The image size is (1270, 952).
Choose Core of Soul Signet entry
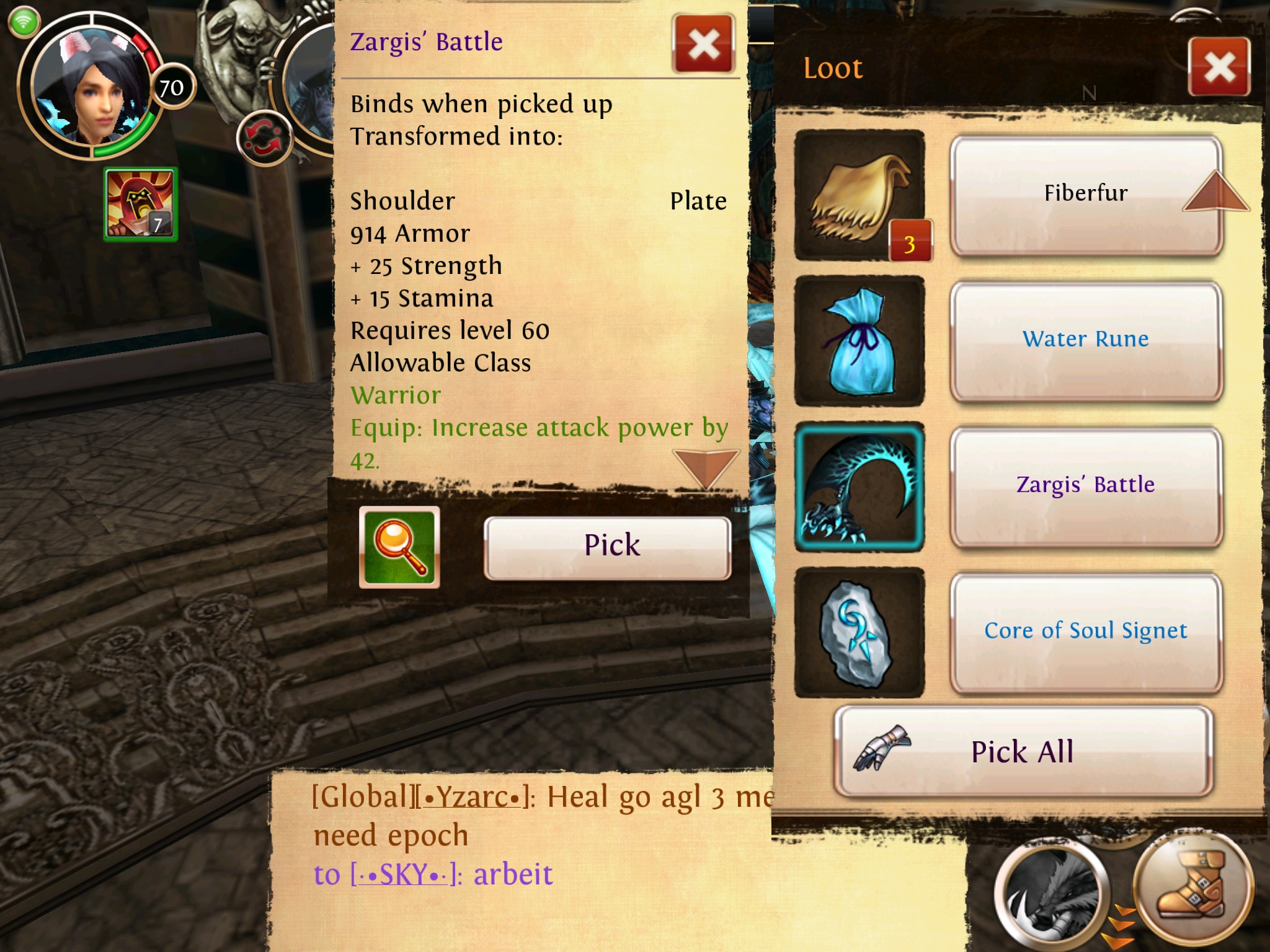pyautogui.click(x=1085, y=632)
